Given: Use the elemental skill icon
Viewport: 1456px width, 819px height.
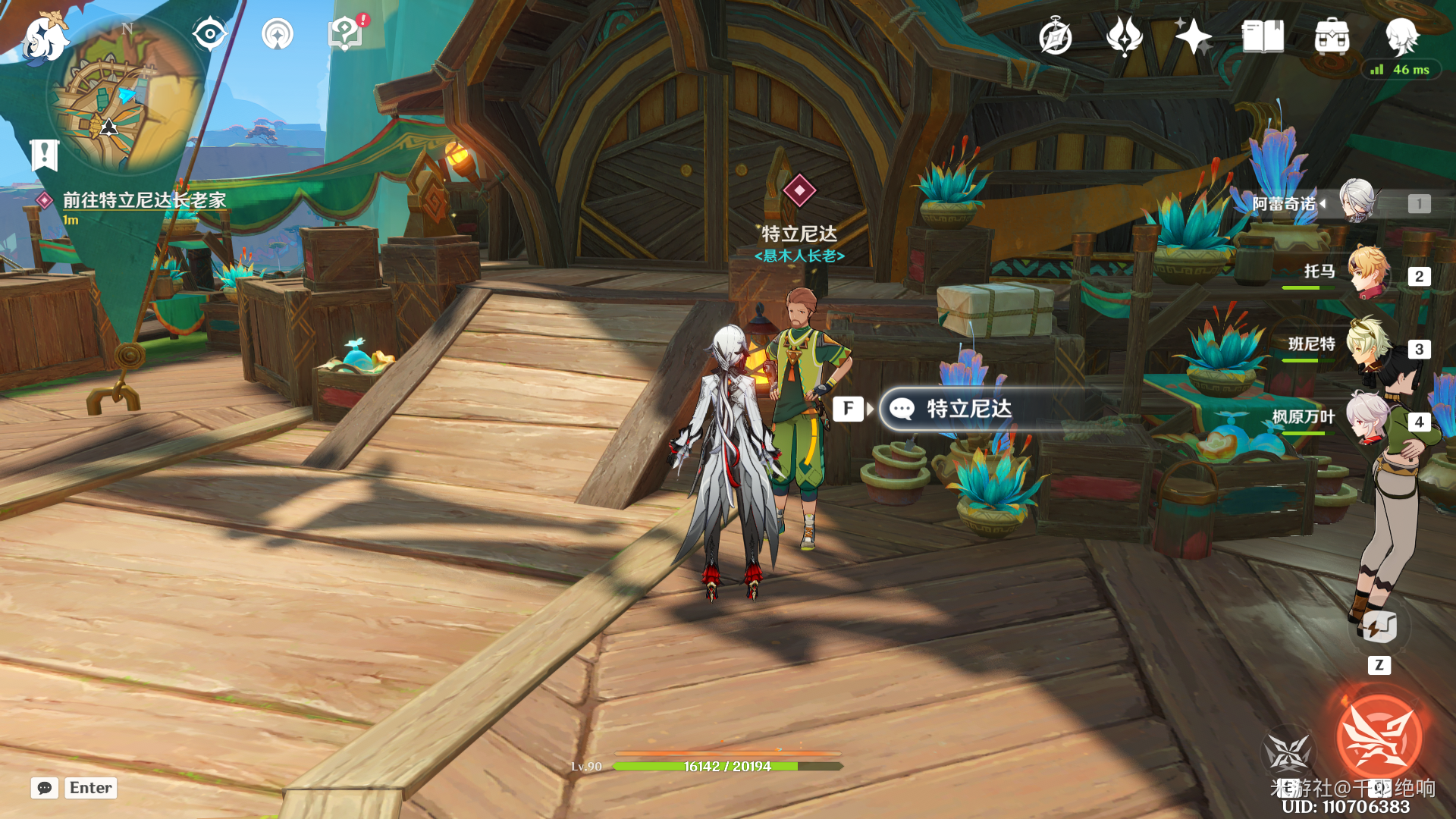Looking at the screenshot, I should pos(1287,752).
